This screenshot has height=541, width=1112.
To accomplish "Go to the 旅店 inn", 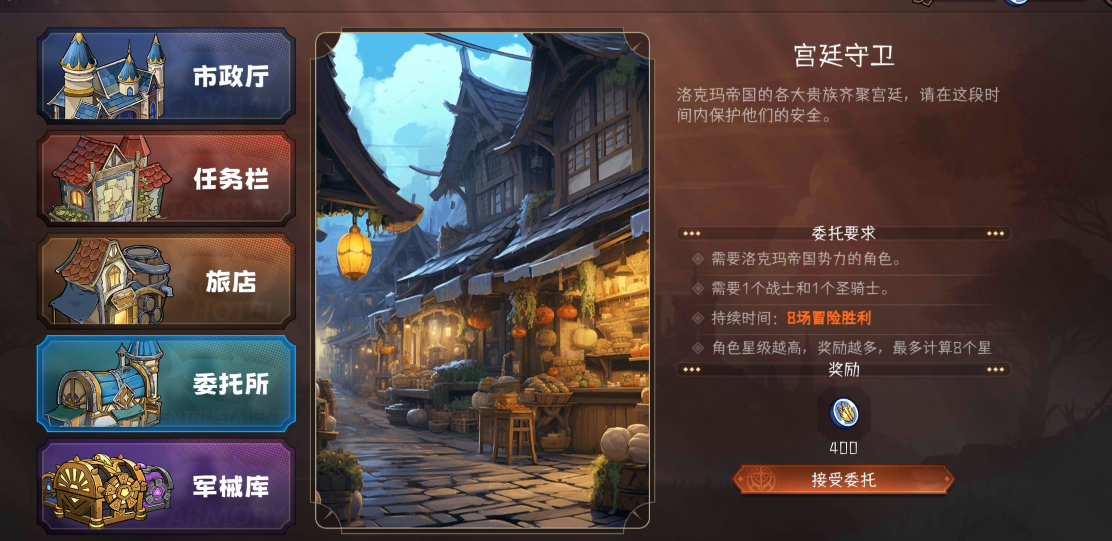I will [x=166, y=281].
